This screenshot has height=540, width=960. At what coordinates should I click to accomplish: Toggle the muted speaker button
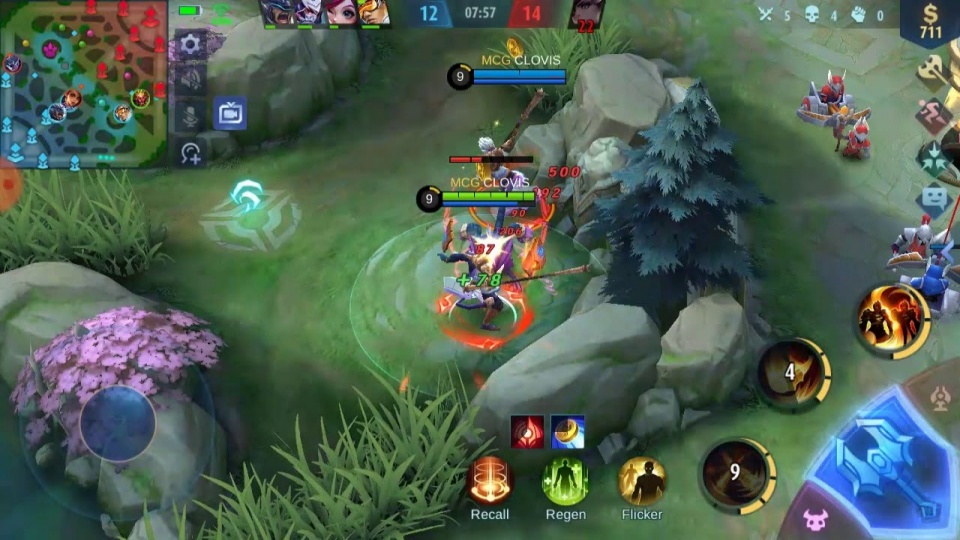click(190, 80)
